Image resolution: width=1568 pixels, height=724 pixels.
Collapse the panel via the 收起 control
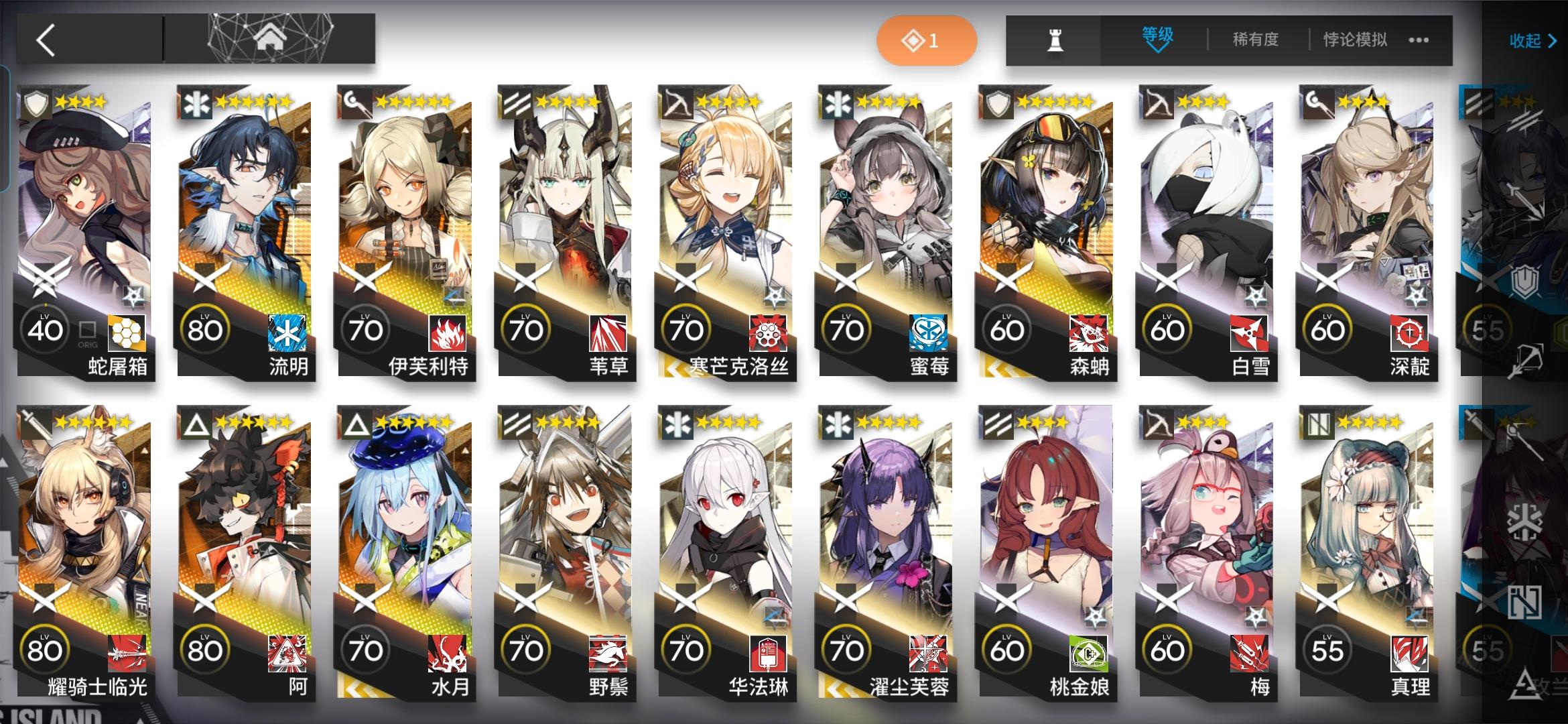coord(1530,40)
